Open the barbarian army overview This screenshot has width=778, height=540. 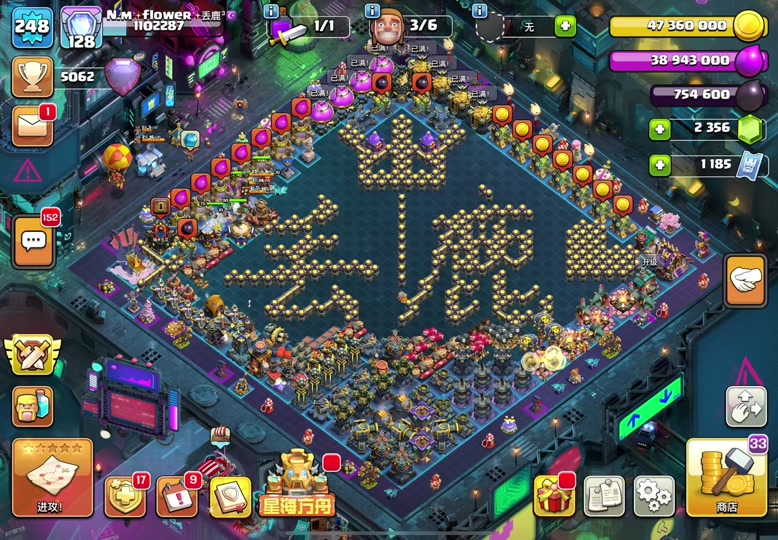click(x=32, y=407)
